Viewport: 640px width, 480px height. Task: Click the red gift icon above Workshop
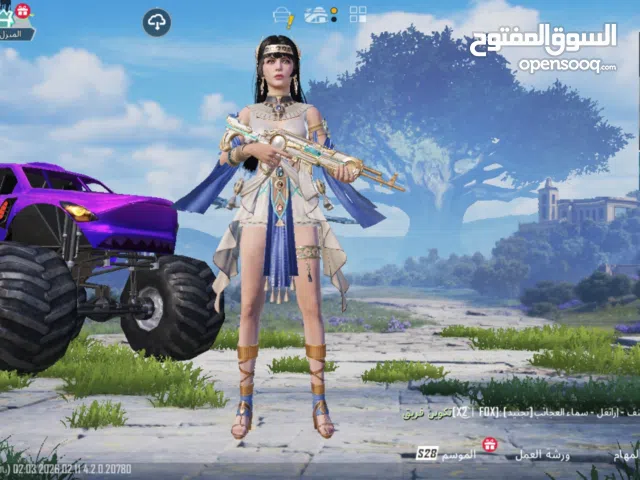tap(490, 444)
